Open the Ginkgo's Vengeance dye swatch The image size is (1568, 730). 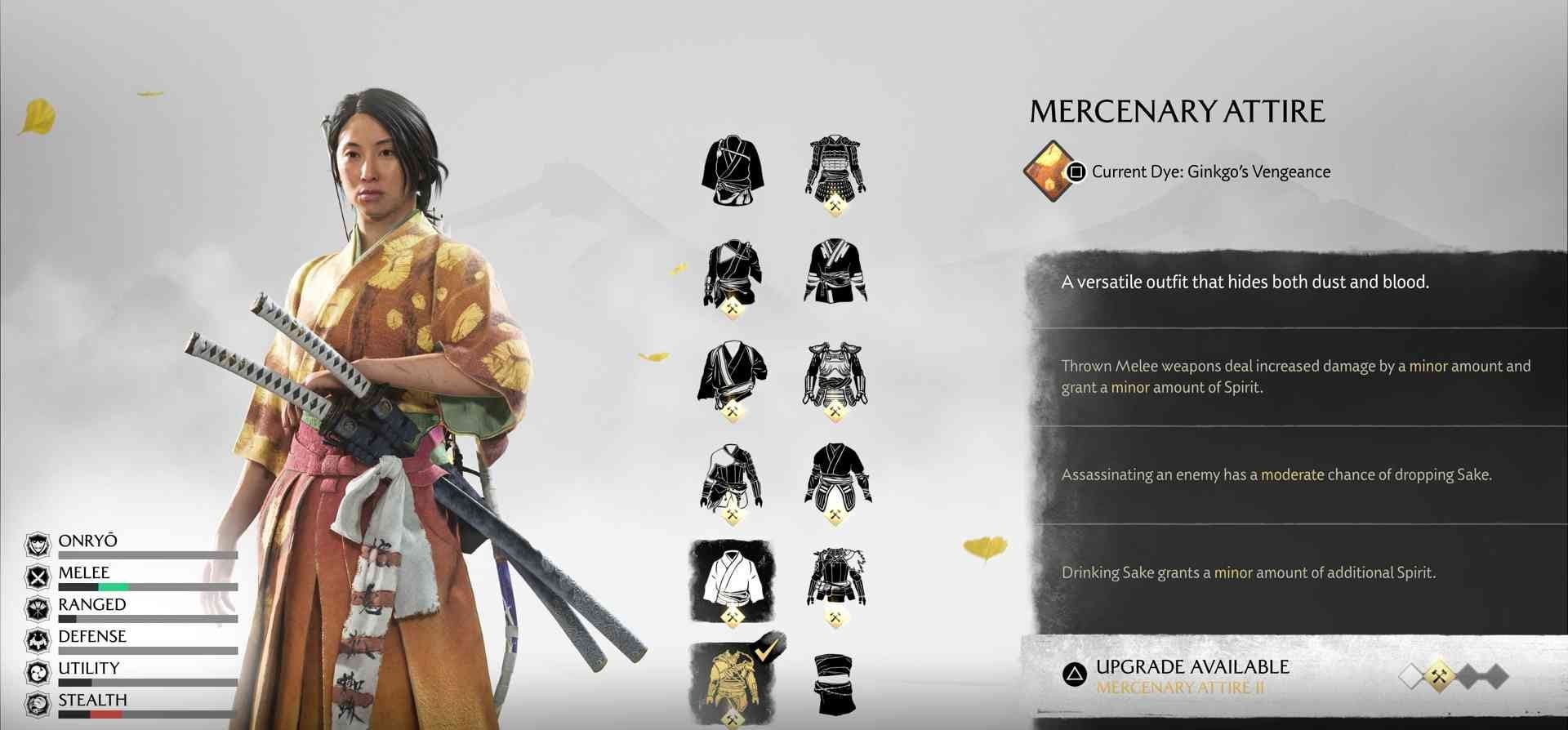pyautogui.click(x=1050, y=171)
